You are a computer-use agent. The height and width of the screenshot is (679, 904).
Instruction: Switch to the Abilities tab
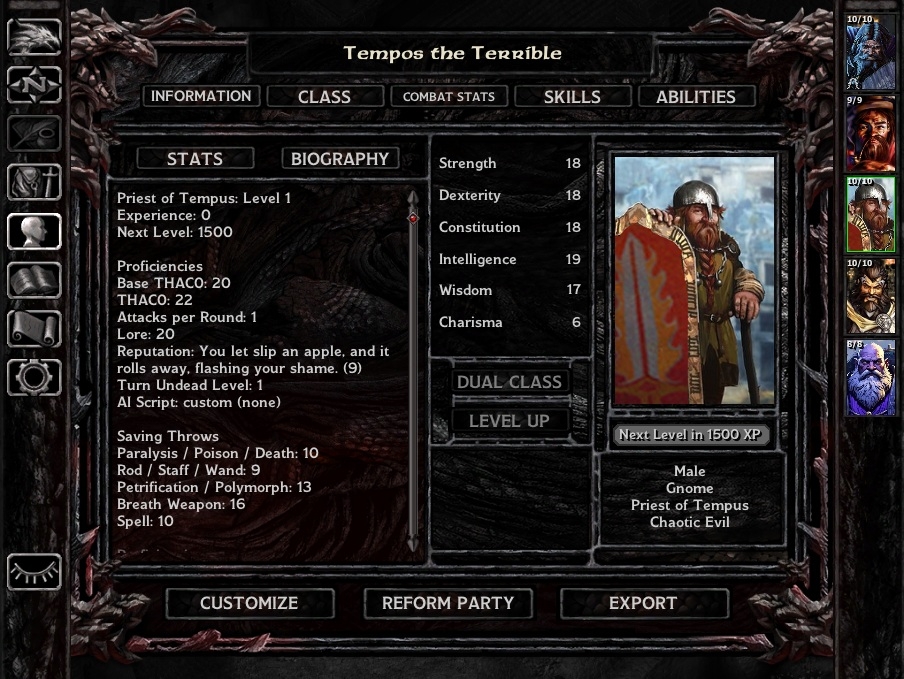695,97
